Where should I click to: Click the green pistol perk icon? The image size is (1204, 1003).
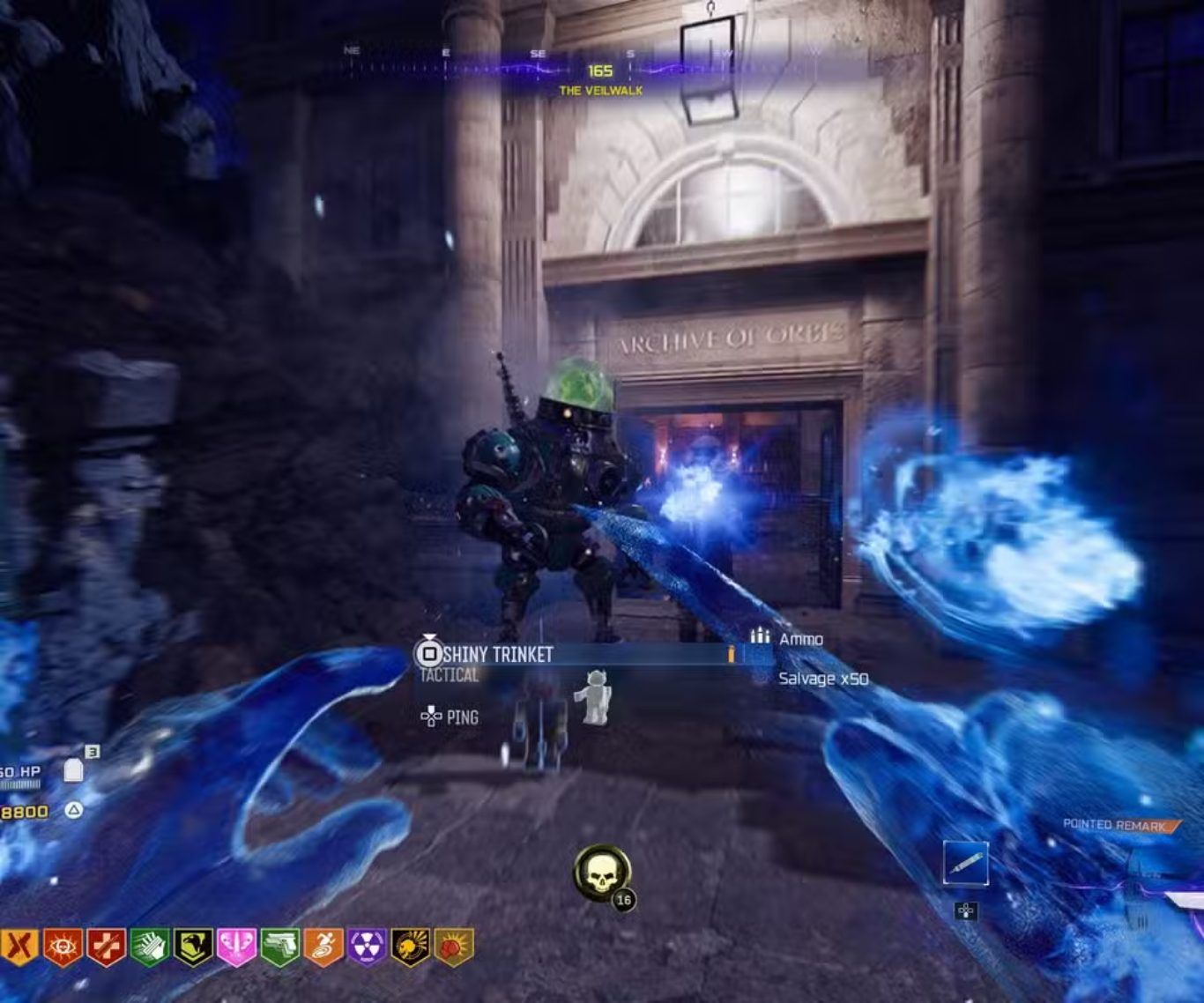[x=279, y=947]
